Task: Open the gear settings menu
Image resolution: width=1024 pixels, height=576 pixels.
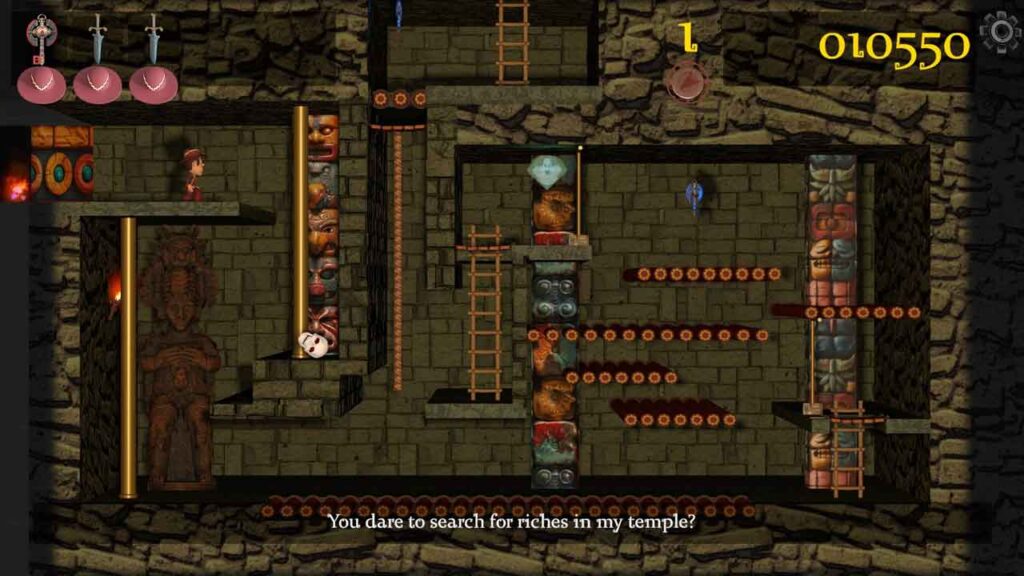Action: tap(999, 33)
